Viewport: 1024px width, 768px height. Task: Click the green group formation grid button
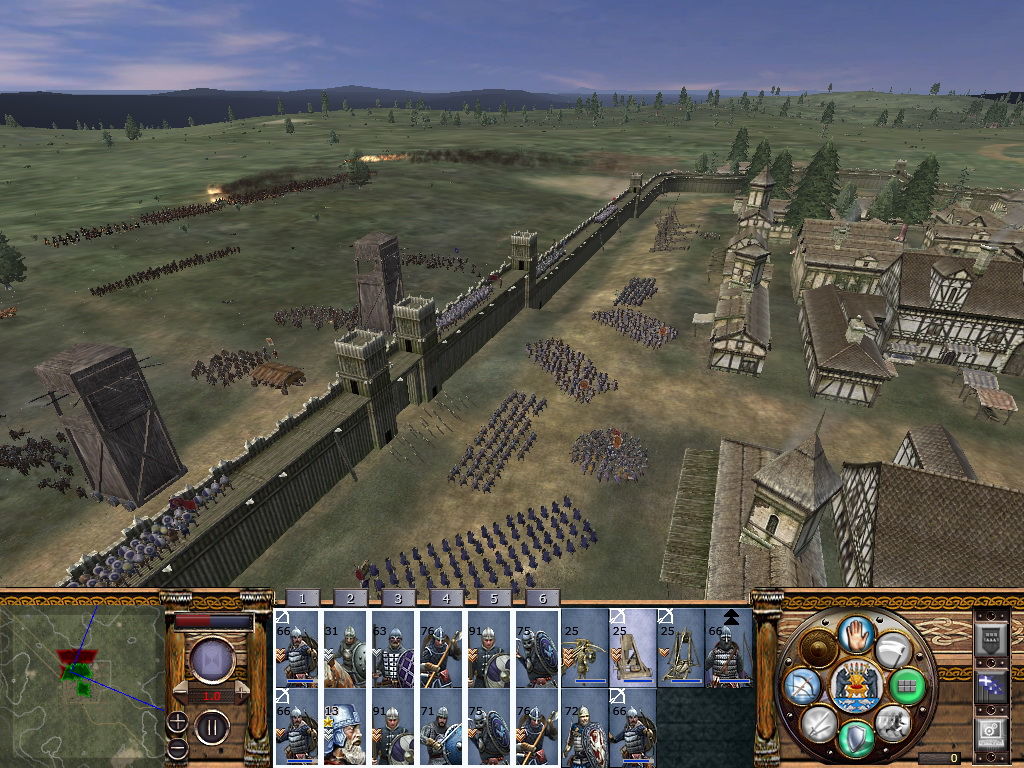click(907, 686)
